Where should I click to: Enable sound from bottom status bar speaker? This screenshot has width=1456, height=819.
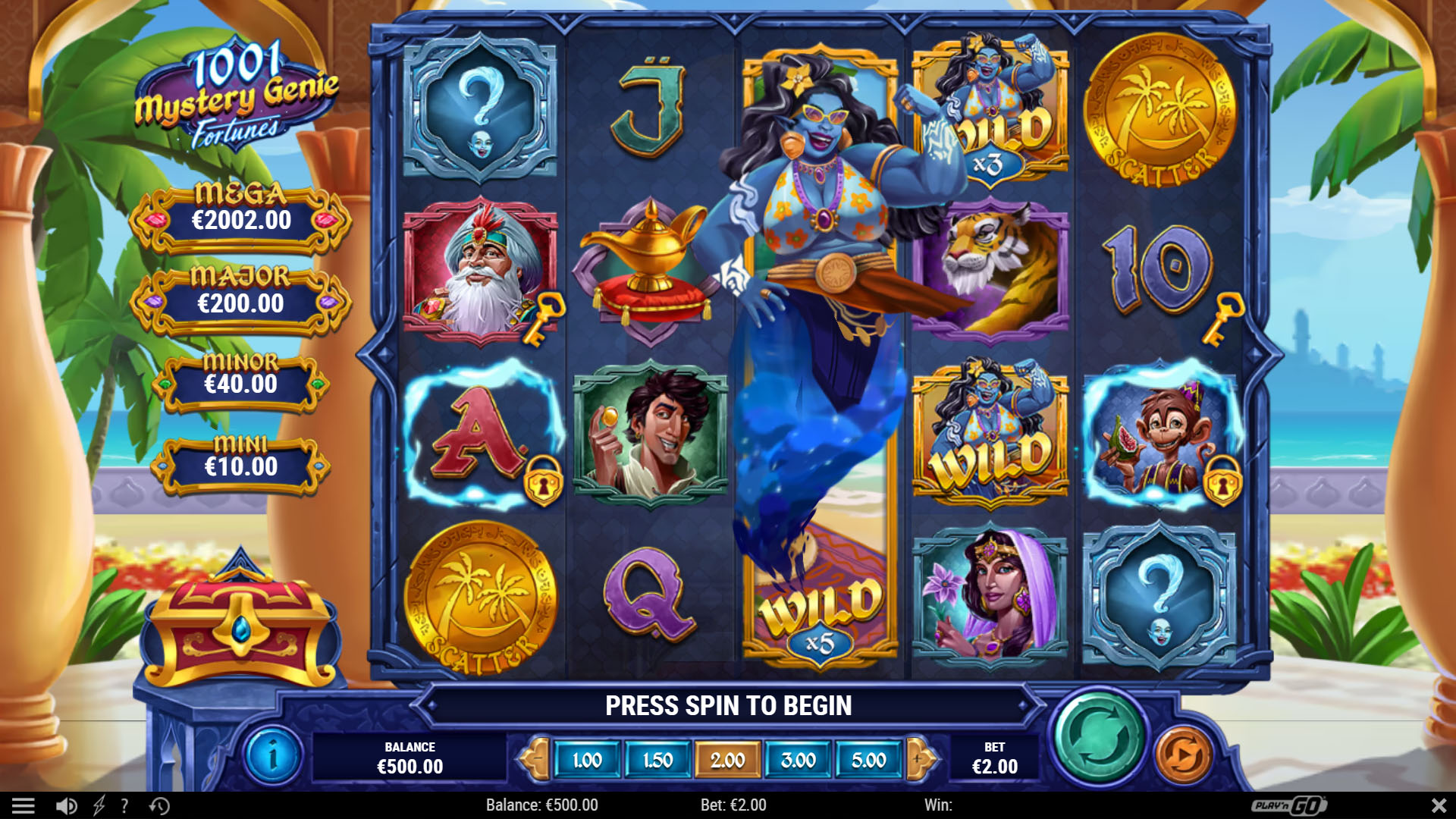66,805
